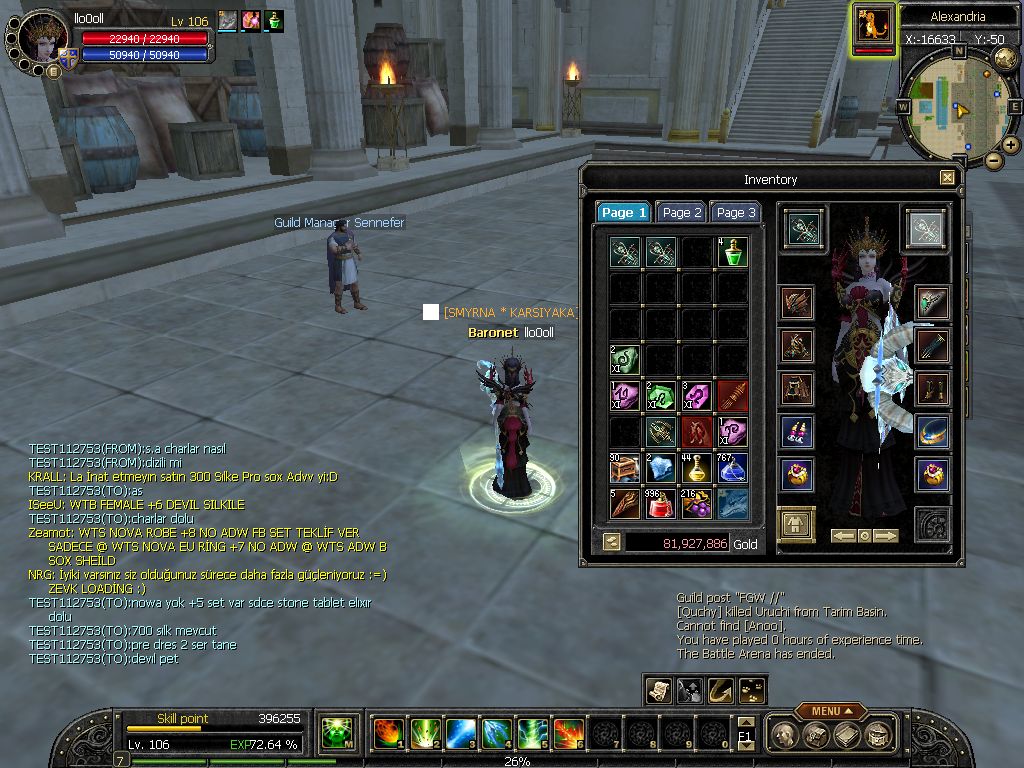Use the red potion stack of 996
The image size is (1024, 768).
coord(661,504)
